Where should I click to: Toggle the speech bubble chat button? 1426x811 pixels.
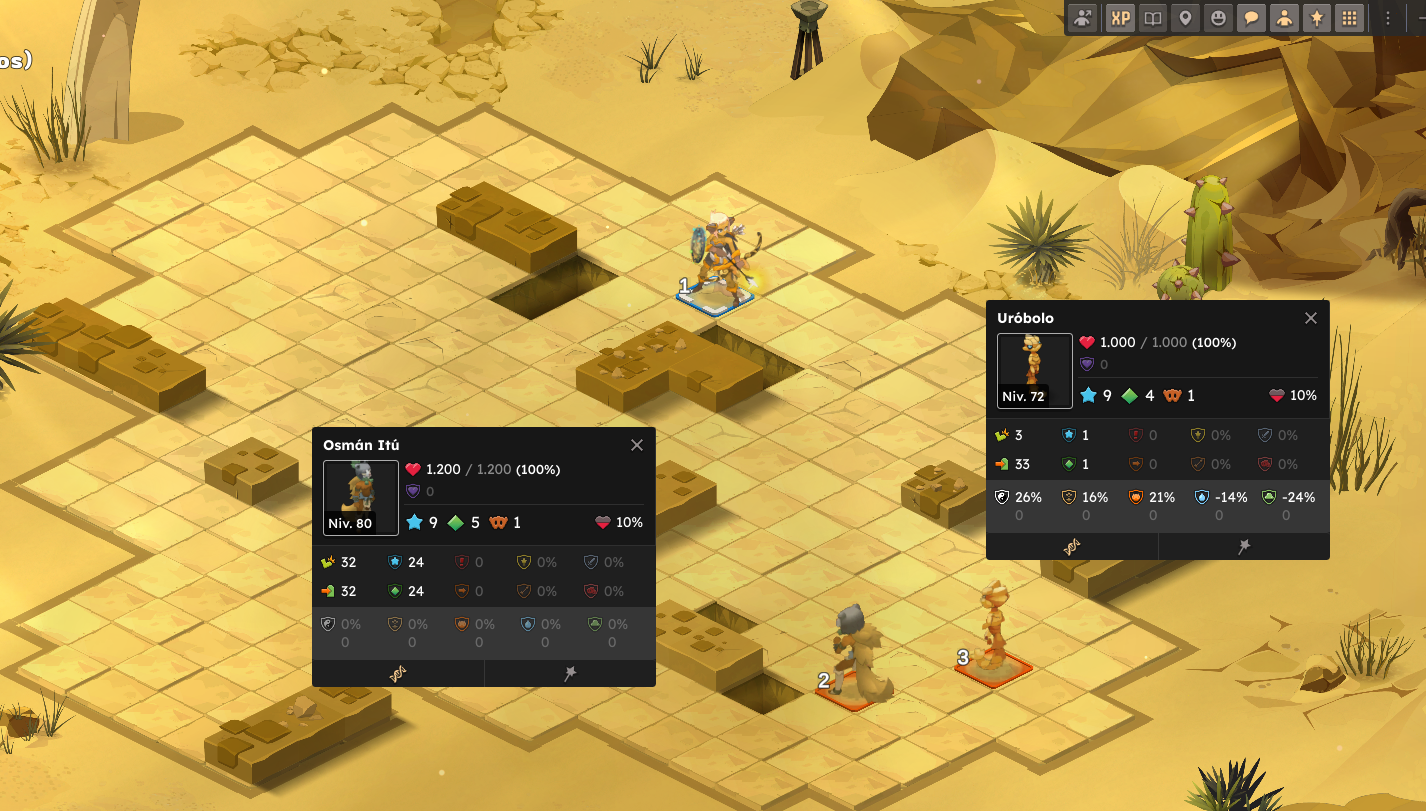[1250, 18]
